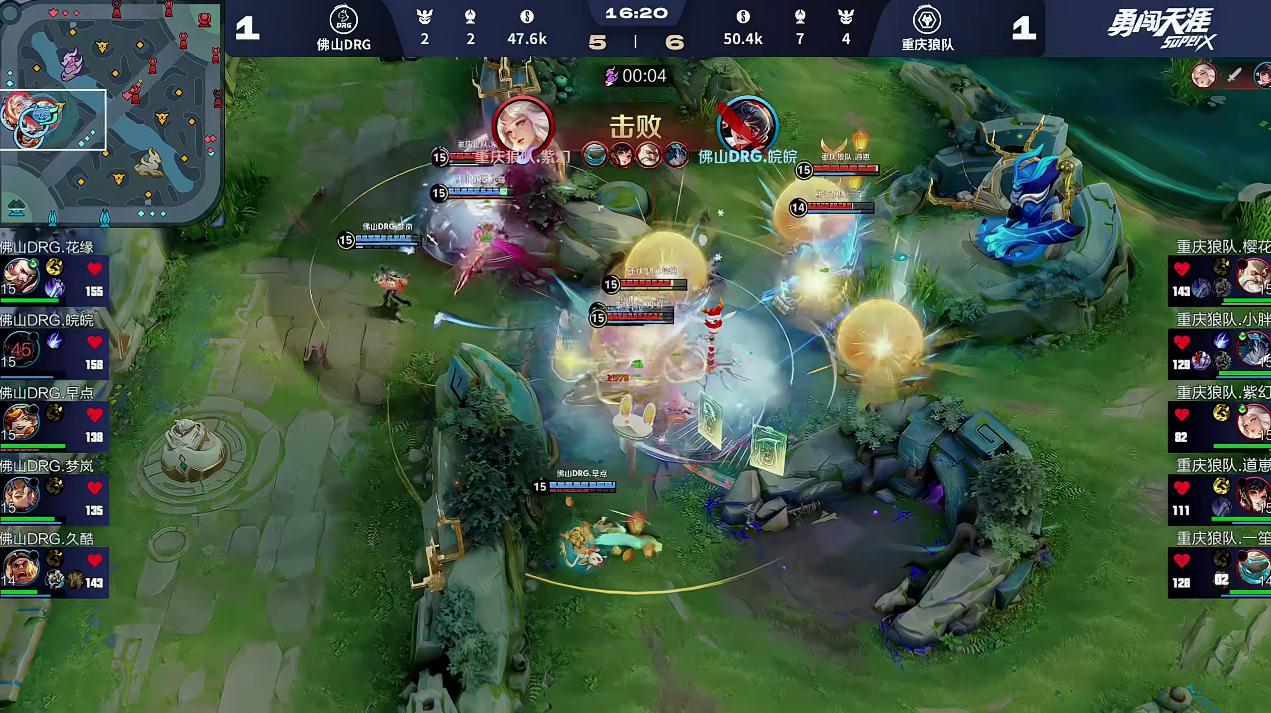
Task: Click the minimap in the corner
Action: (x=110, y=112)
